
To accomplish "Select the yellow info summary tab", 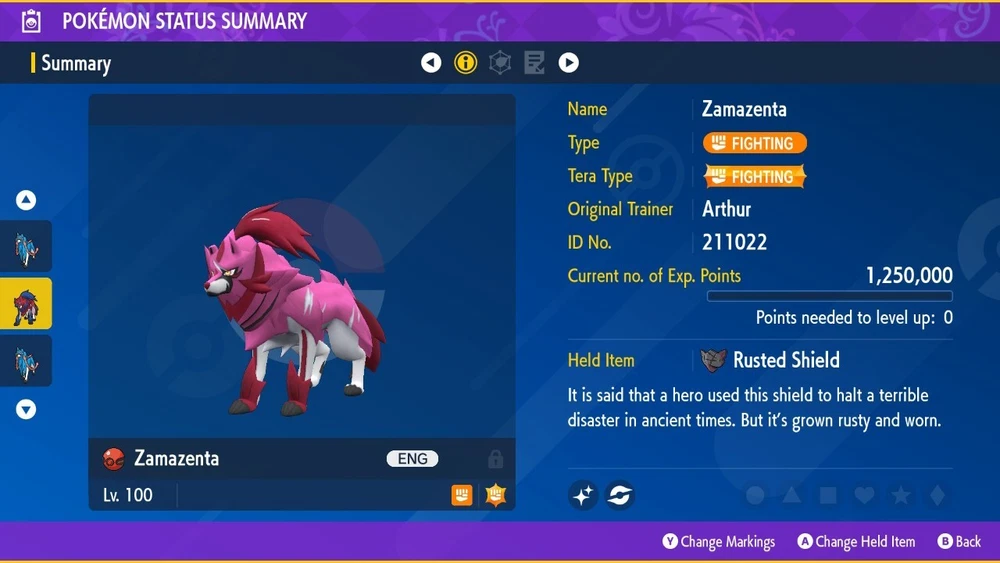I will tap(465, 63).
